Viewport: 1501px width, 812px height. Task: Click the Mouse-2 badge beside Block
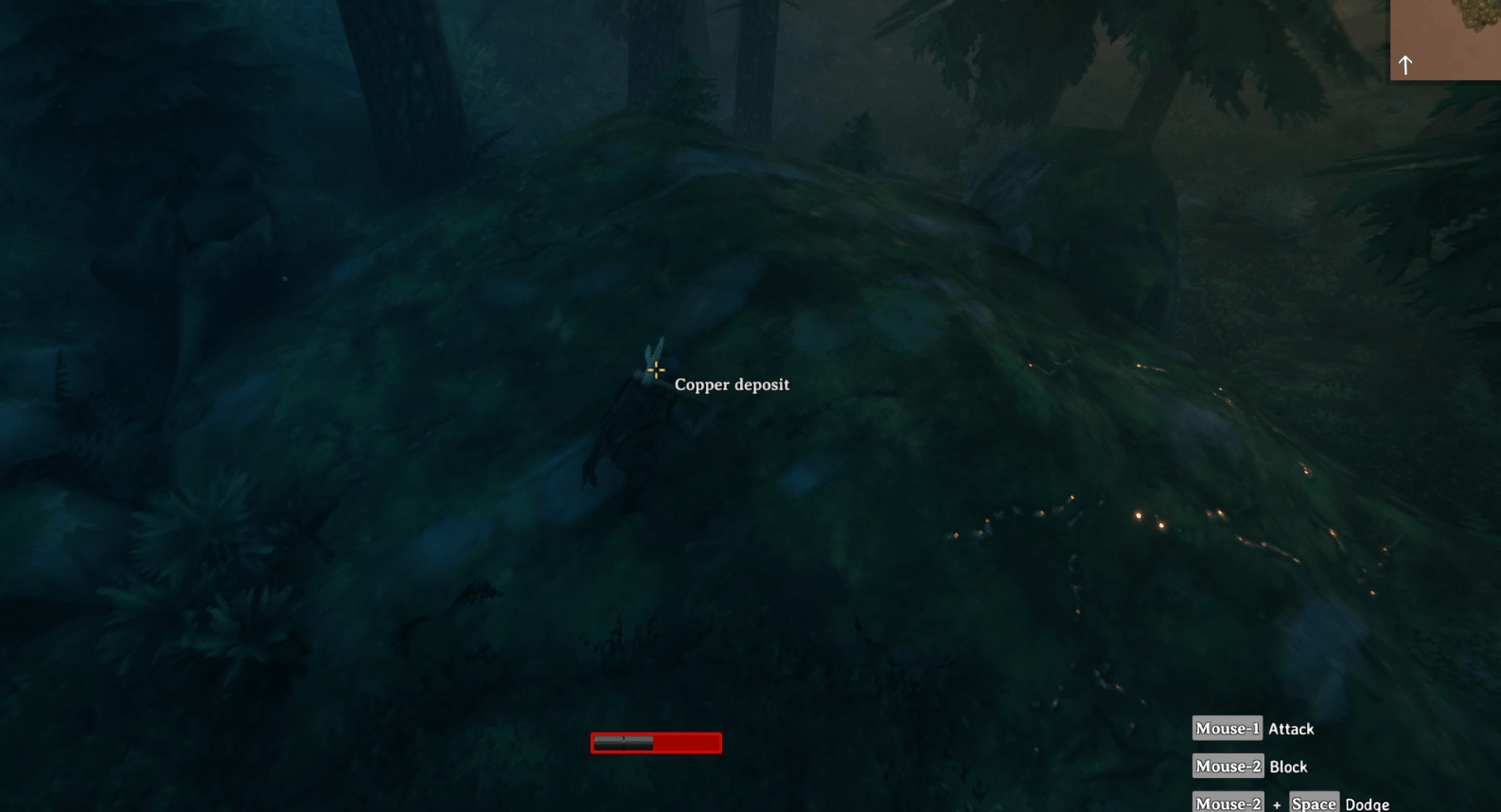point(1227,766)
